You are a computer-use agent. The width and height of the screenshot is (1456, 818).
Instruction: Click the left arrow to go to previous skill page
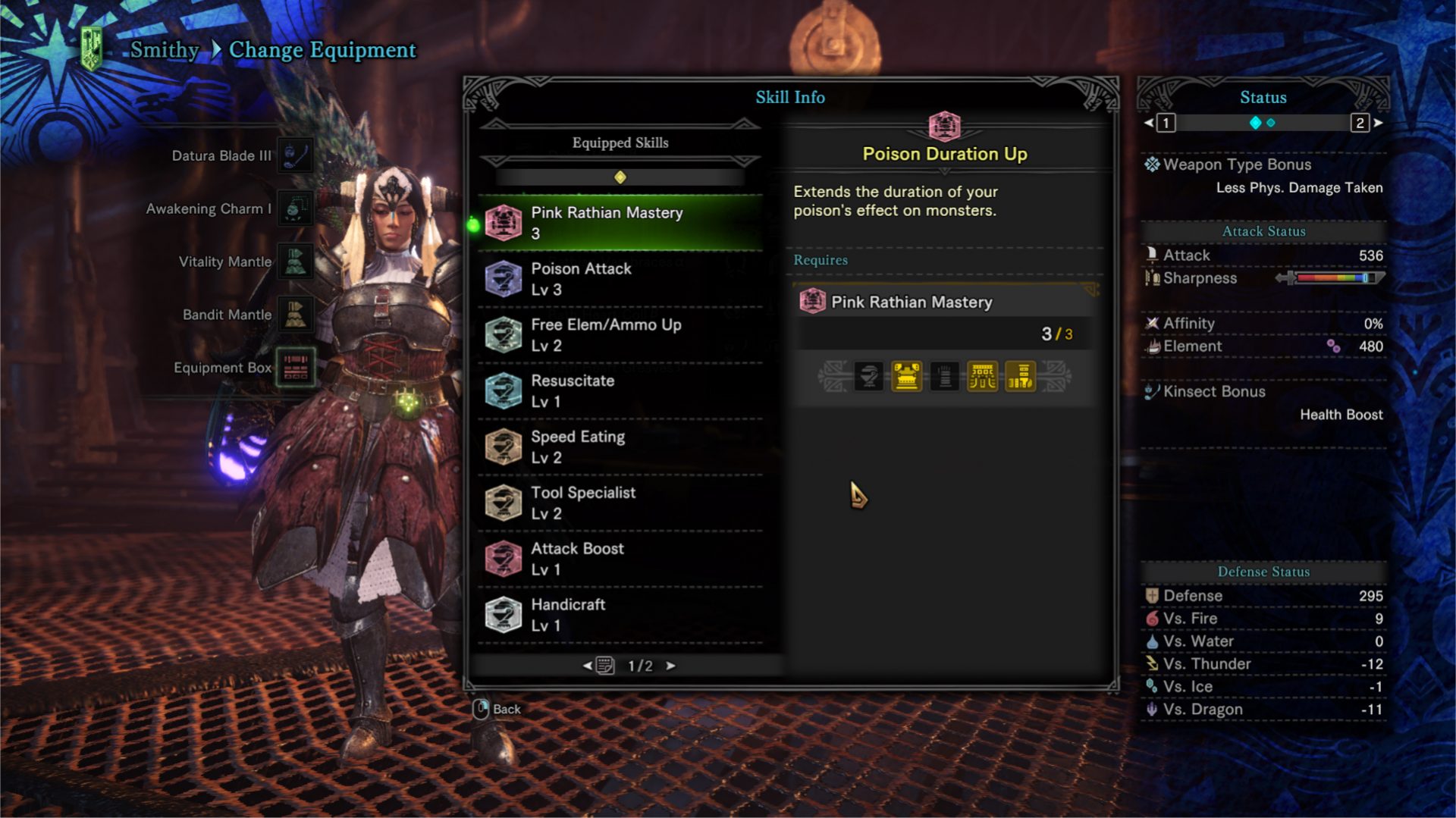pos(586,665)
